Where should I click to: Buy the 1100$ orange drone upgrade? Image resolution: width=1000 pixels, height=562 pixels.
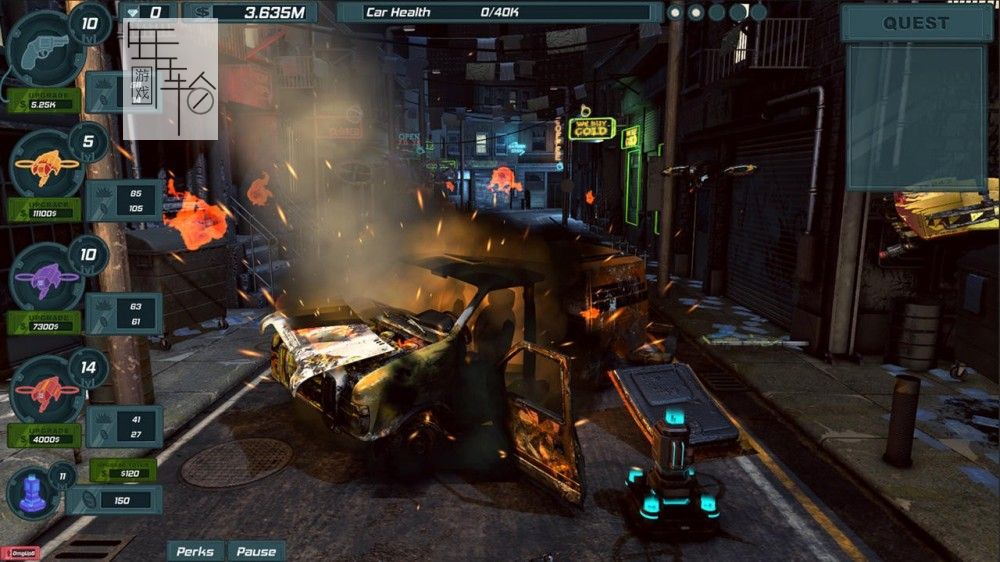[x=44, y=211]
